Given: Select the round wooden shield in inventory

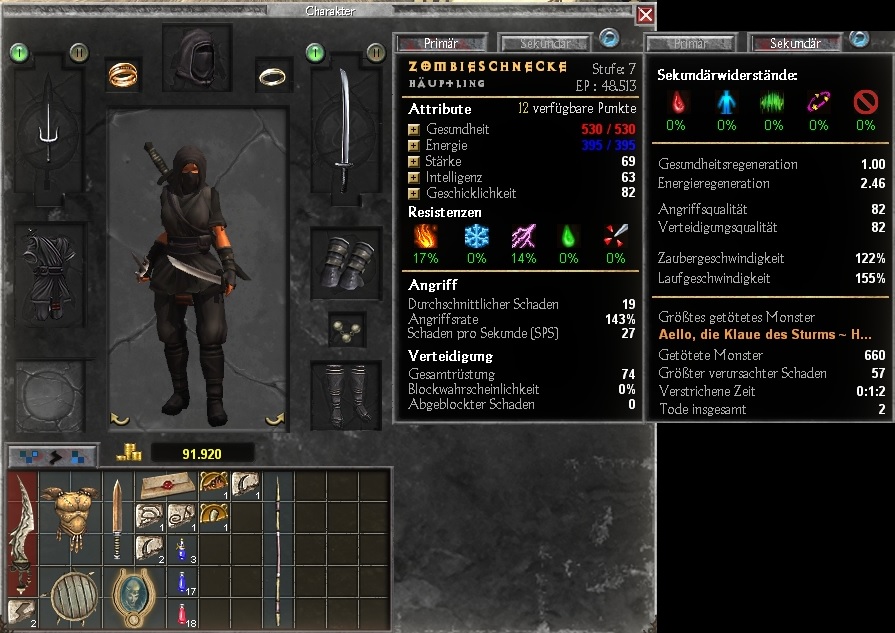Looking at the screenshot, I should coord(71,596).
